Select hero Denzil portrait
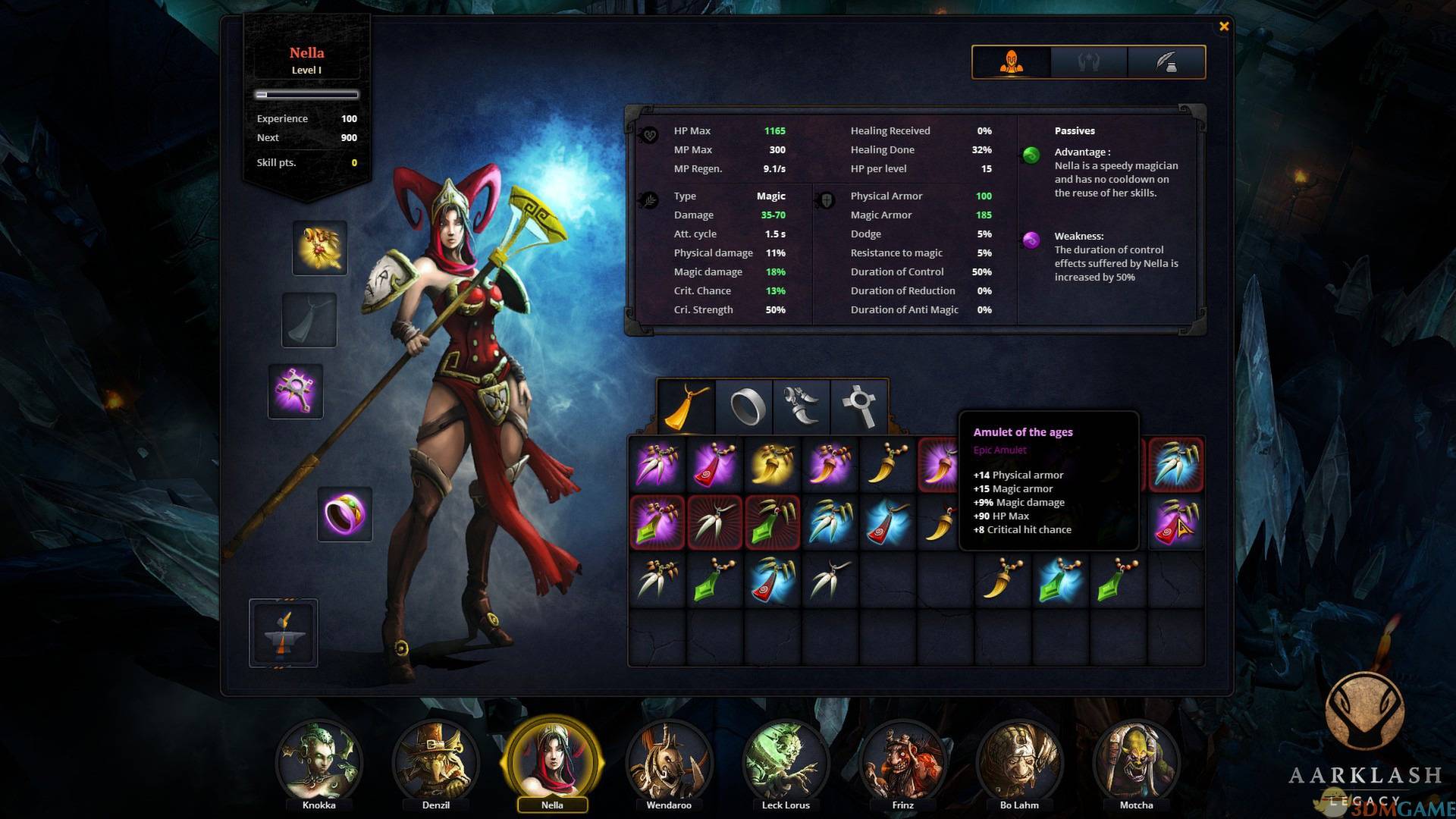Viewport: 1456px width, 819px height. point(436,762)
